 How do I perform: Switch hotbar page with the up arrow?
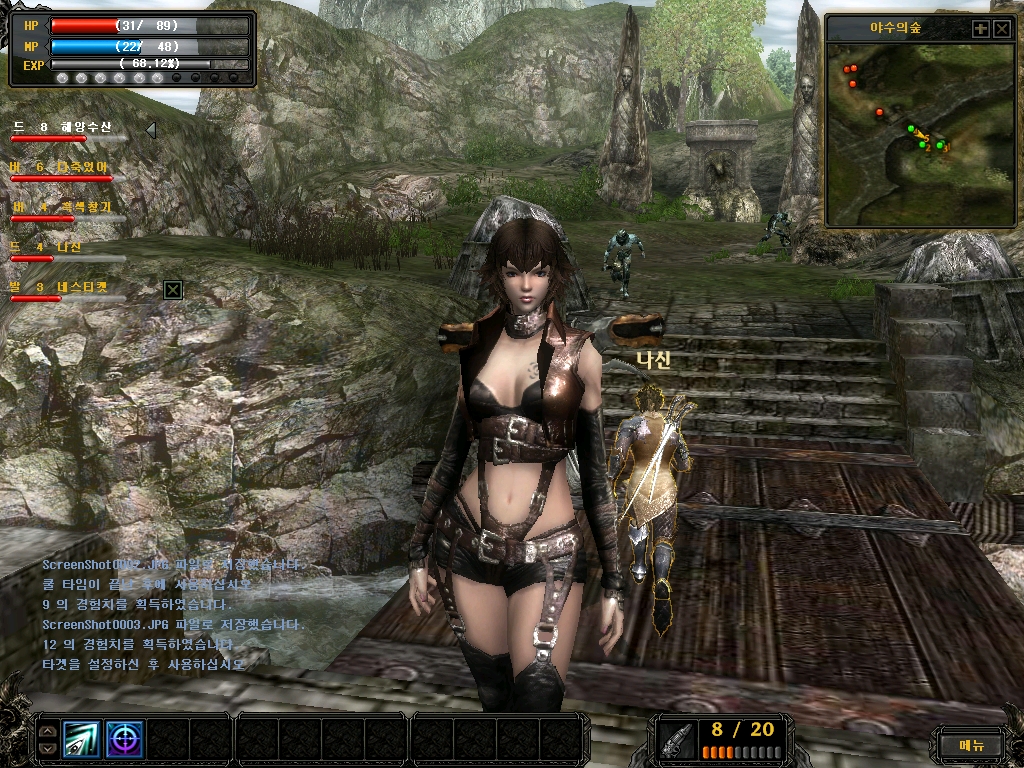(47, 731)
